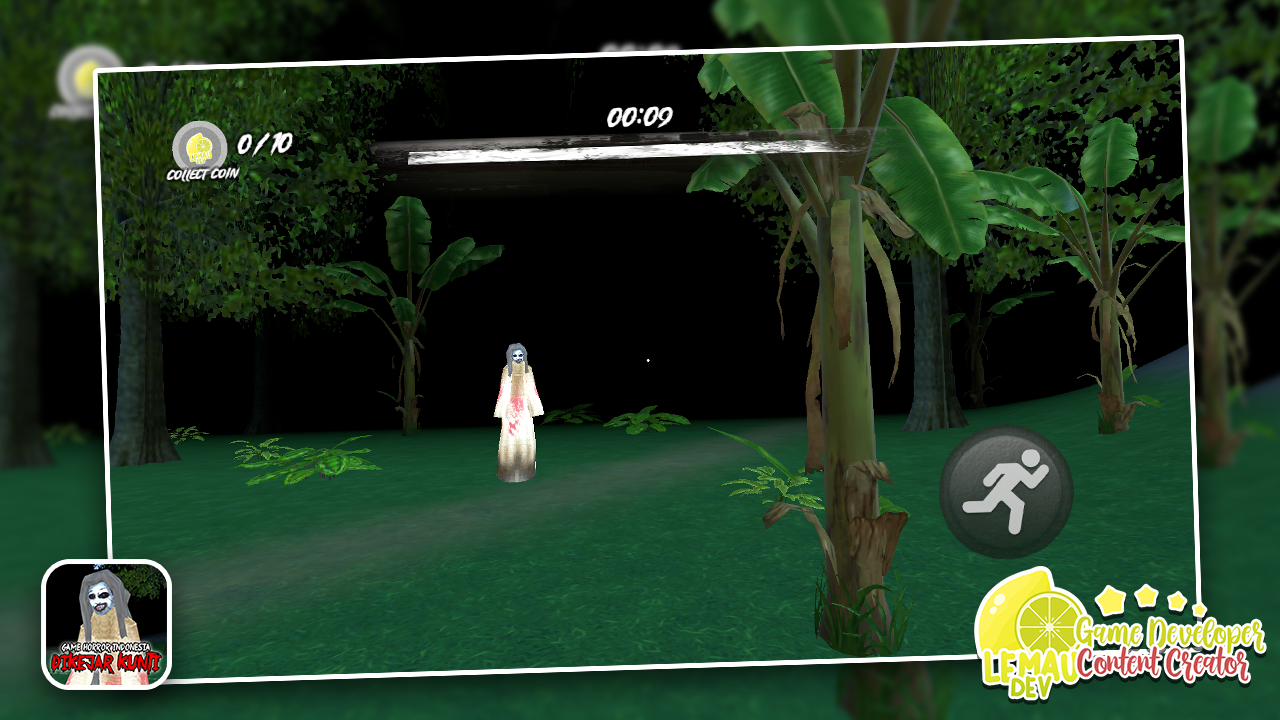Toggle the middle yellow star rating
Screen dimensions: 1280x720
pos(1146,597)
